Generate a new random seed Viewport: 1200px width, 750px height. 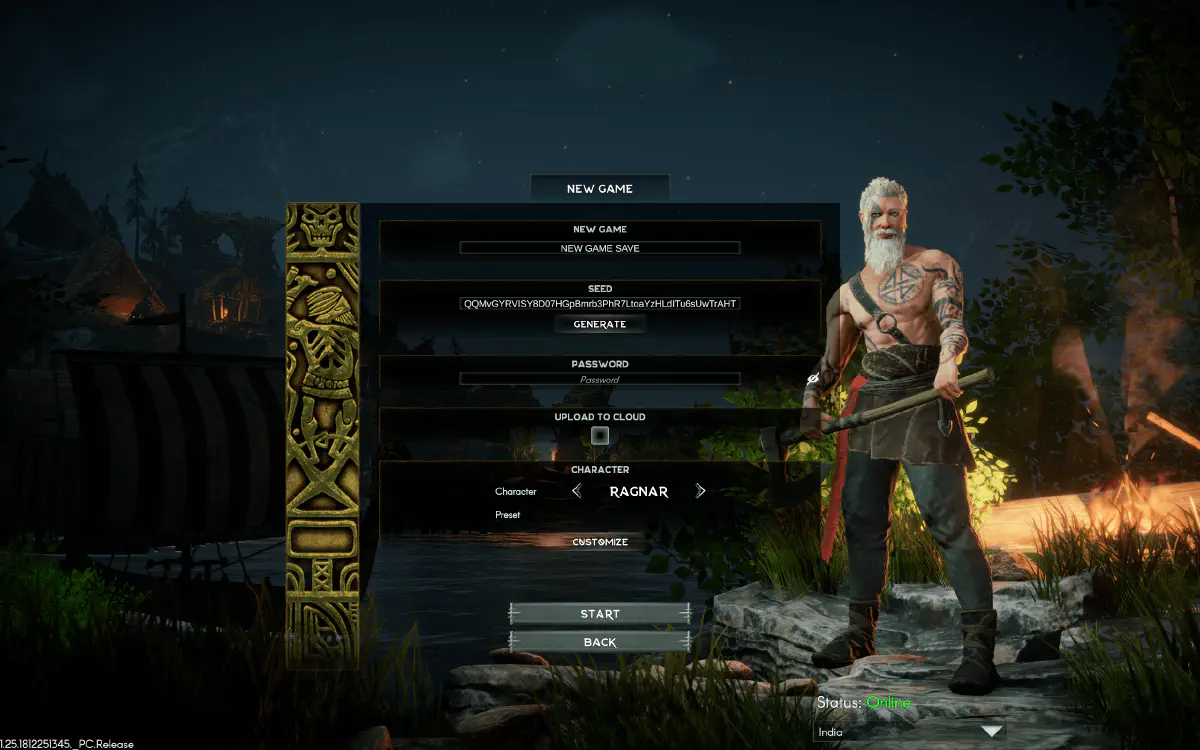tap(600, 324)
